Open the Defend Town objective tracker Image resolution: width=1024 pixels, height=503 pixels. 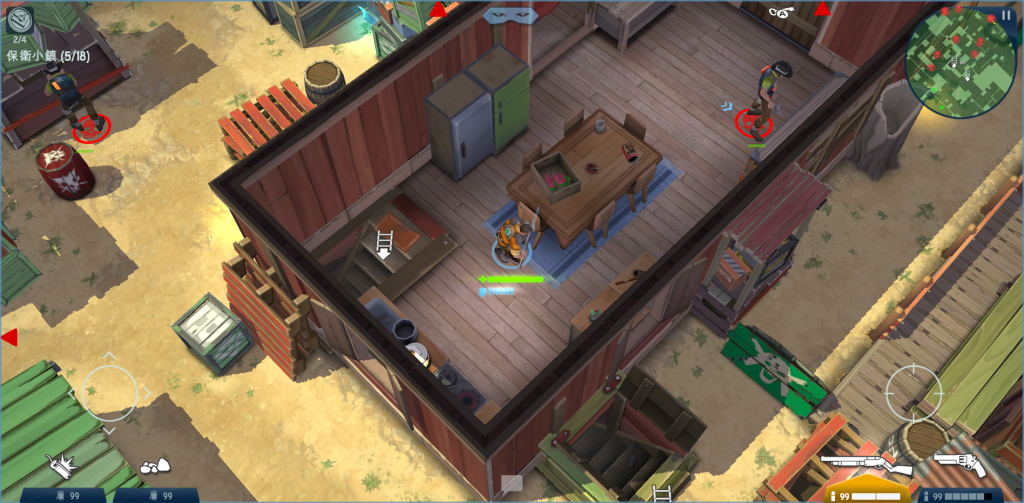48,56
